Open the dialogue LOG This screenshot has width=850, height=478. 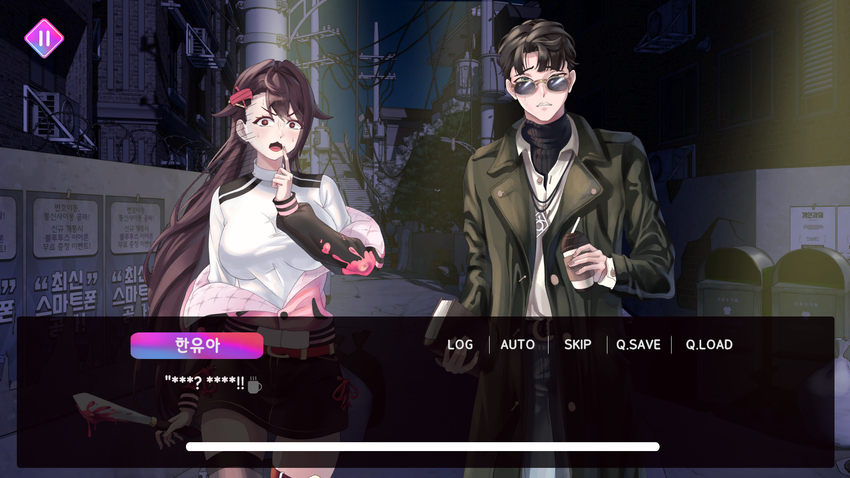pos(460,345)
